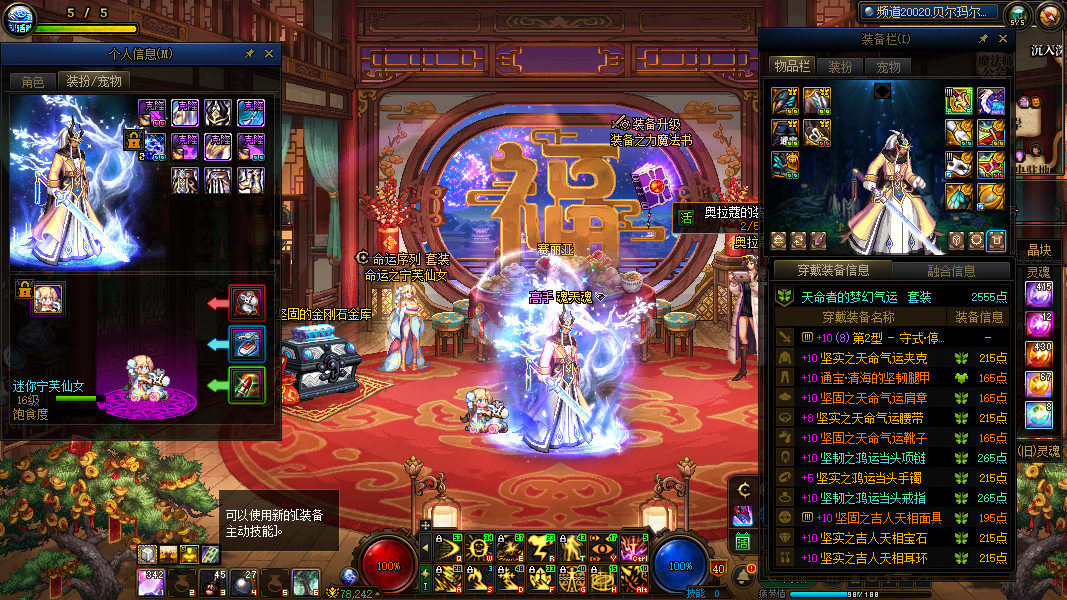Show the 穿戴装备信息 equipped gear info tab
Viewport: 1067px width, 600px height.
click(832, 270)
